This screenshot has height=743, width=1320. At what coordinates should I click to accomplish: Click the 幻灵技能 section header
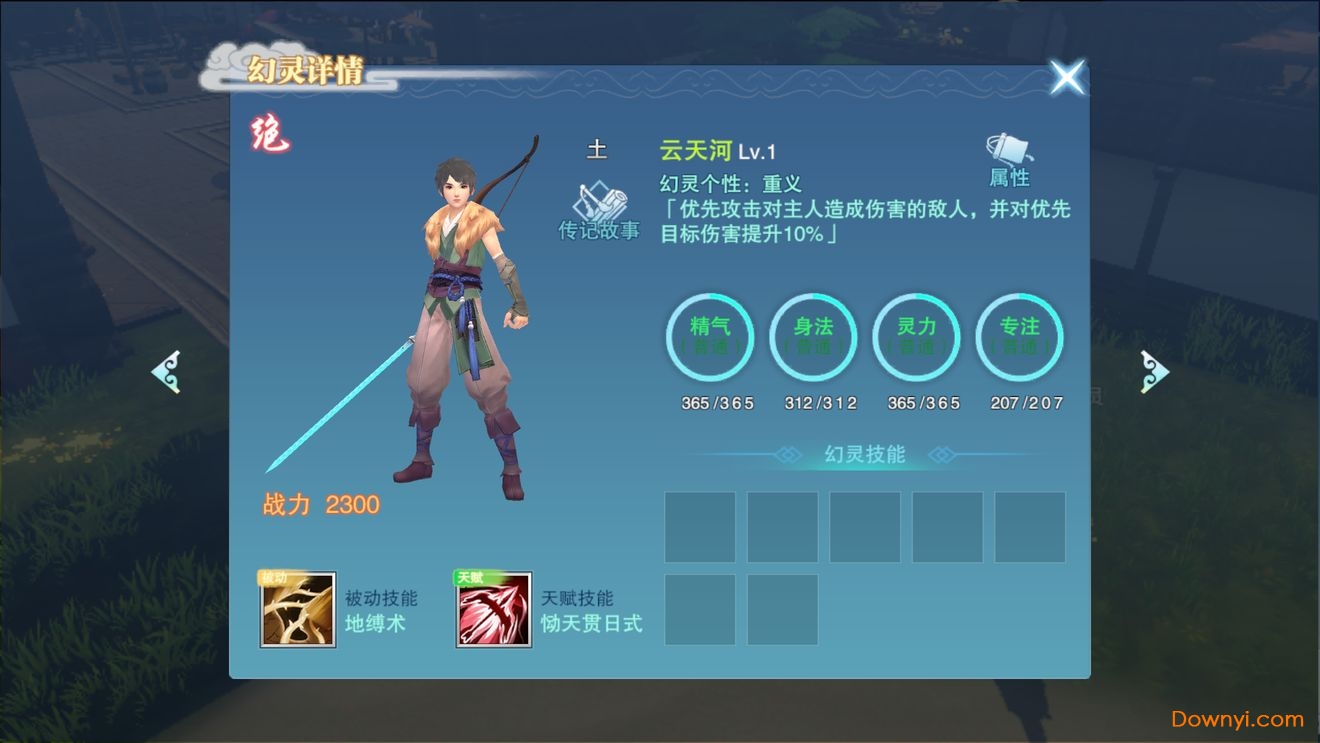pyautogui.click(x=868, y=454)
